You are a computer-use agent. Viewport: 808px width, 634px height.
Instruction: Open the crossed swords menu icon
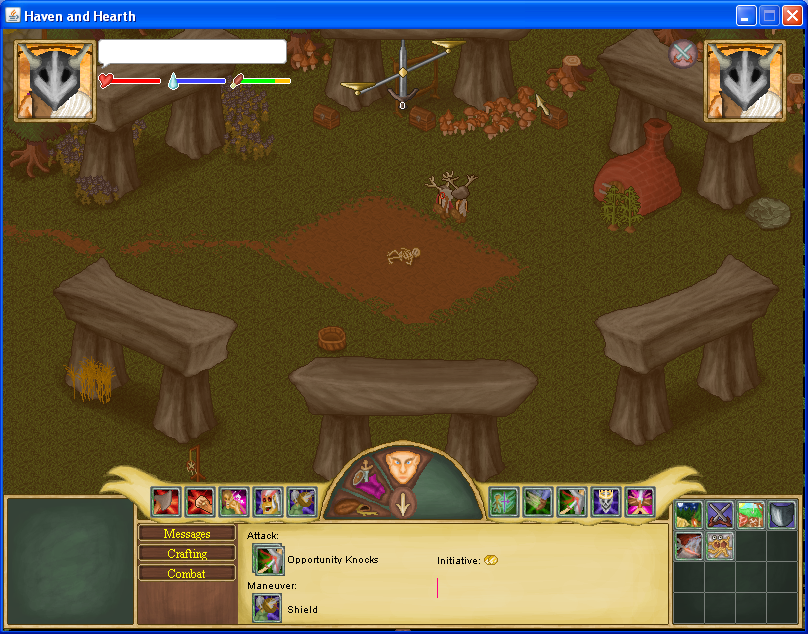pos(720,515)
